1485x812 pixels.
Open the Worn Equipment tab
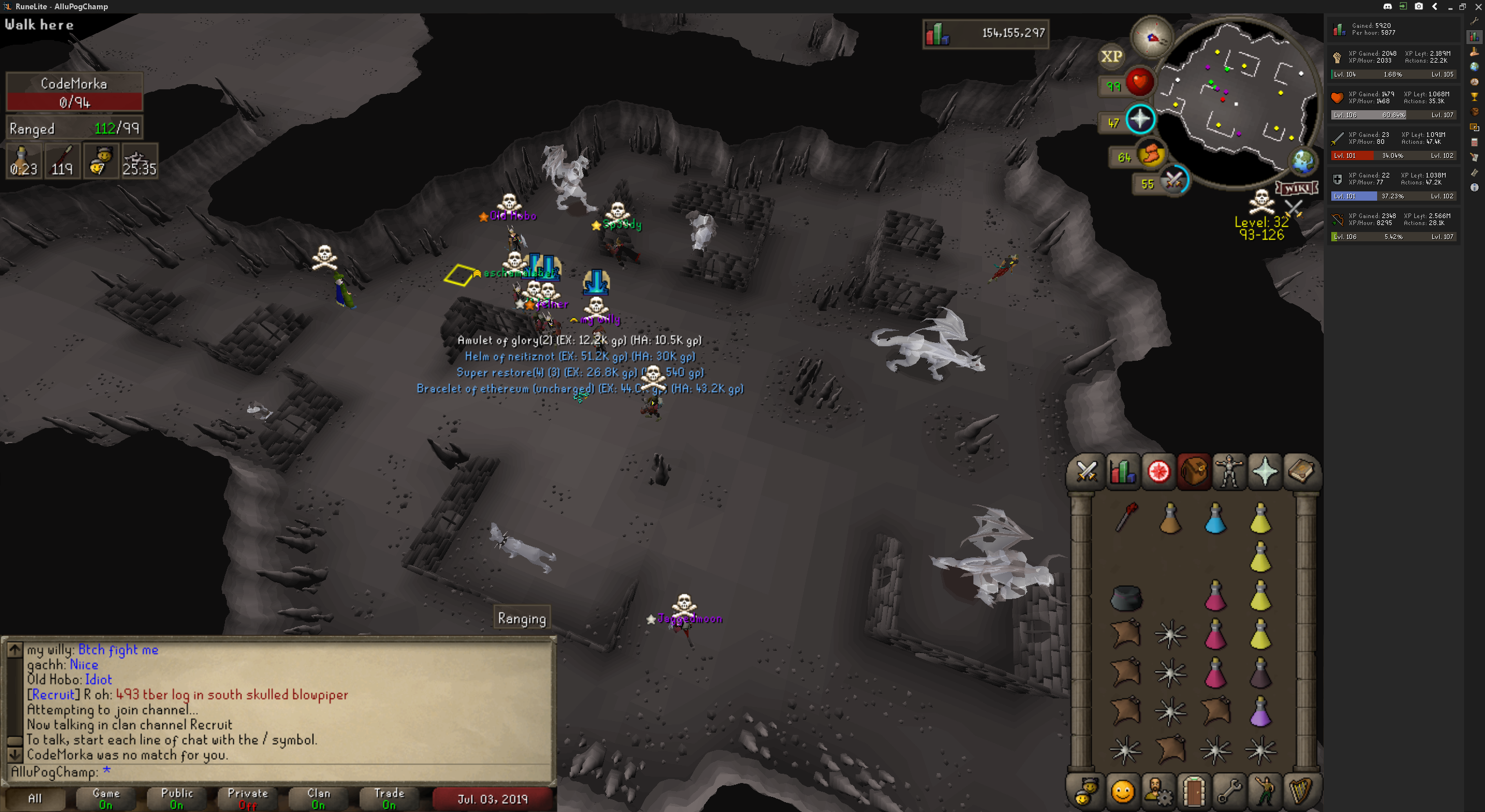1229,472
